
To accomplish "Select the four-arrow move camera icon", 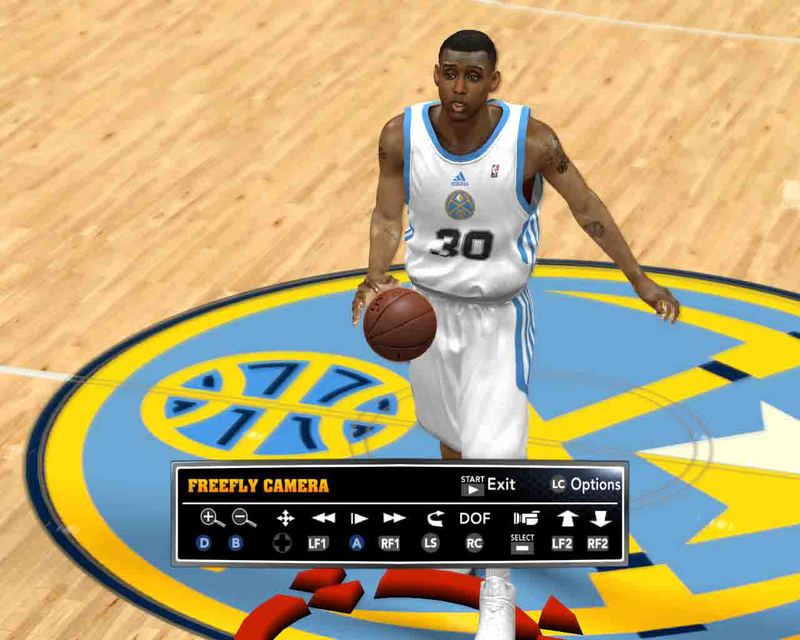I will click(285, 518).
